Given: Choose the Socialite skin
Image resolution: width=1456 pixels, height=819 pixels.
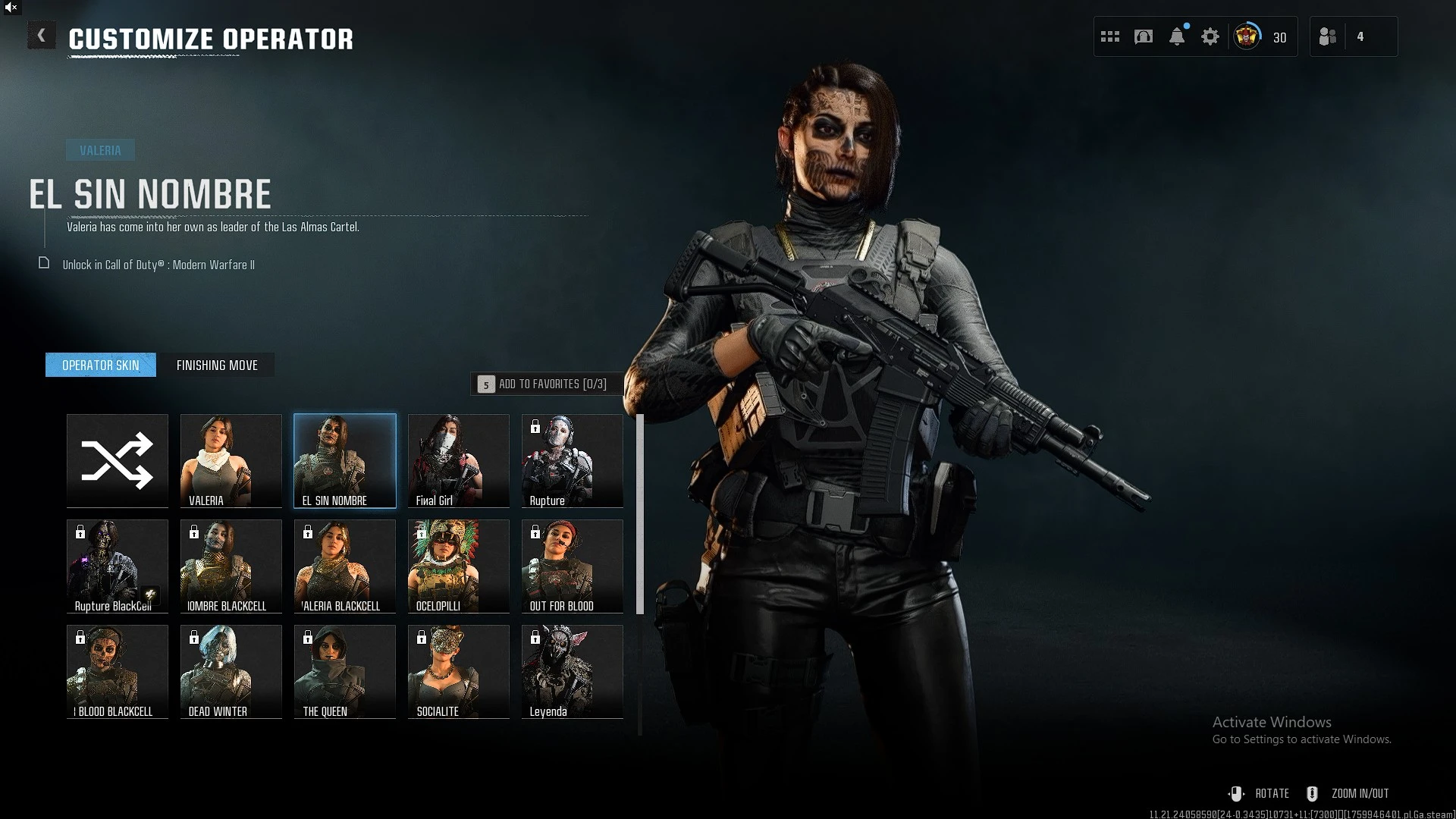Looking at the screenshot, I should click(459, 671).
